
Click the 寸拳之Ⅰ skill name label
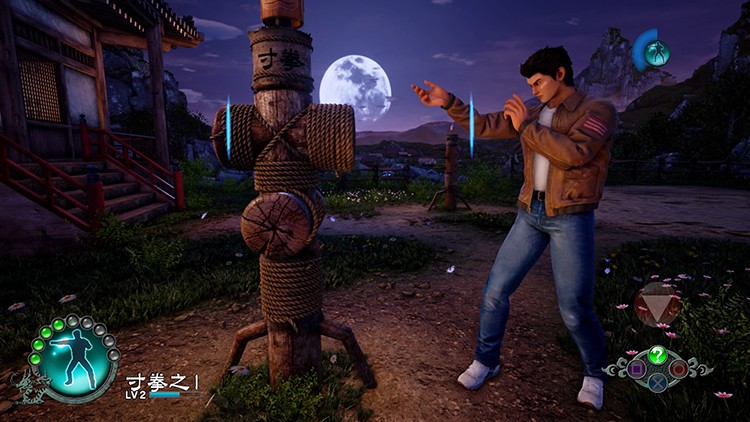click(x=161, y=381)
